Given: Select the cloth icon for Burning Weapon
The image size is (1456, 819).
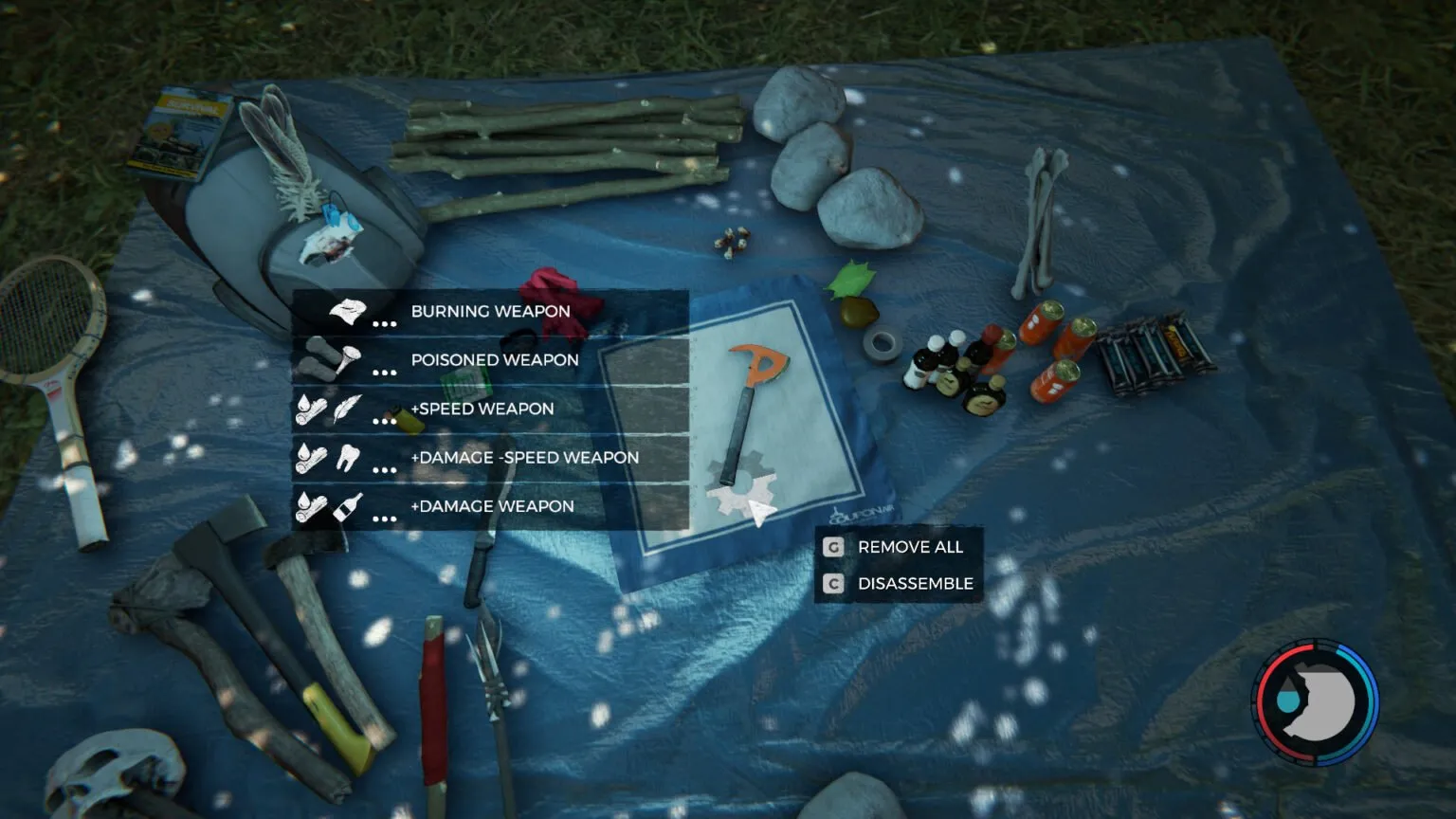Looking at the screenshot, I should (x=347, y=310).
